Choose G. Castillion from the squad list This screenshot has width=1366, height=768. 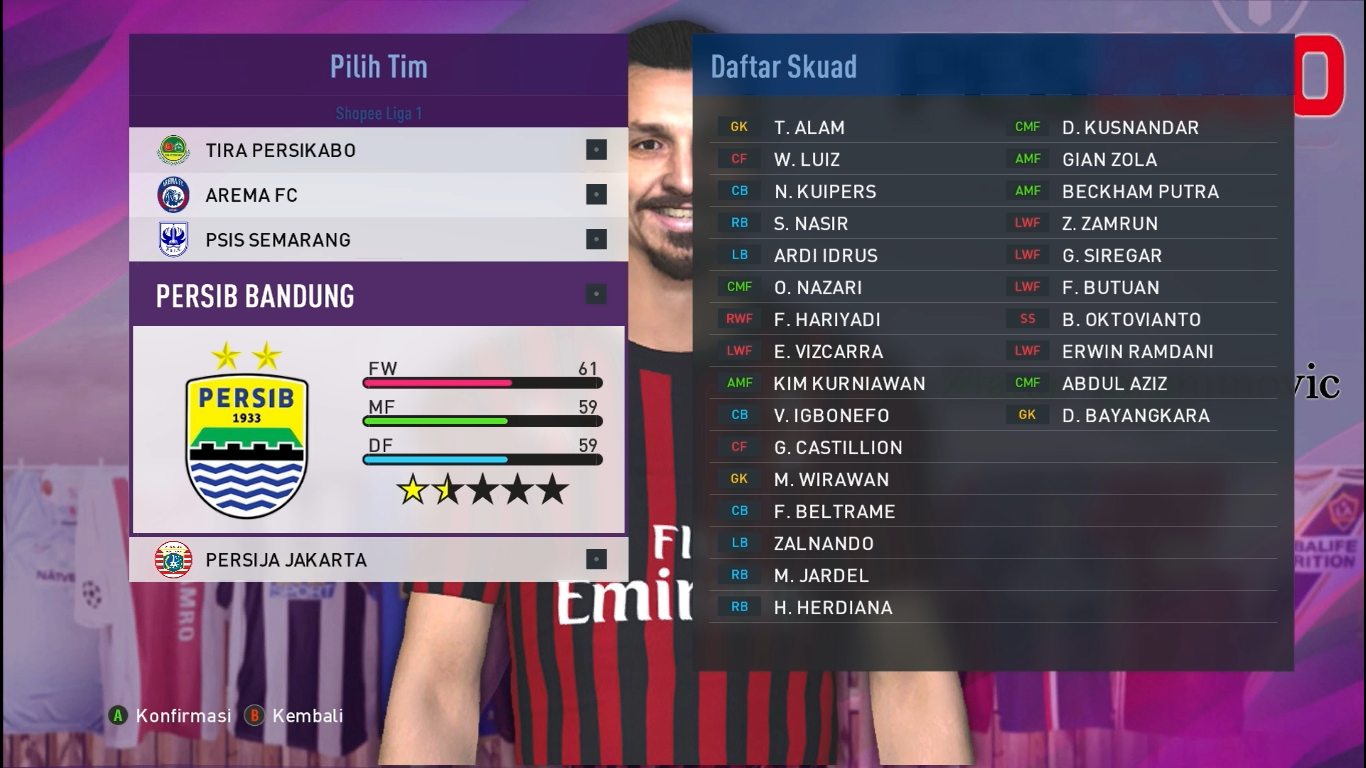(837, 448)
